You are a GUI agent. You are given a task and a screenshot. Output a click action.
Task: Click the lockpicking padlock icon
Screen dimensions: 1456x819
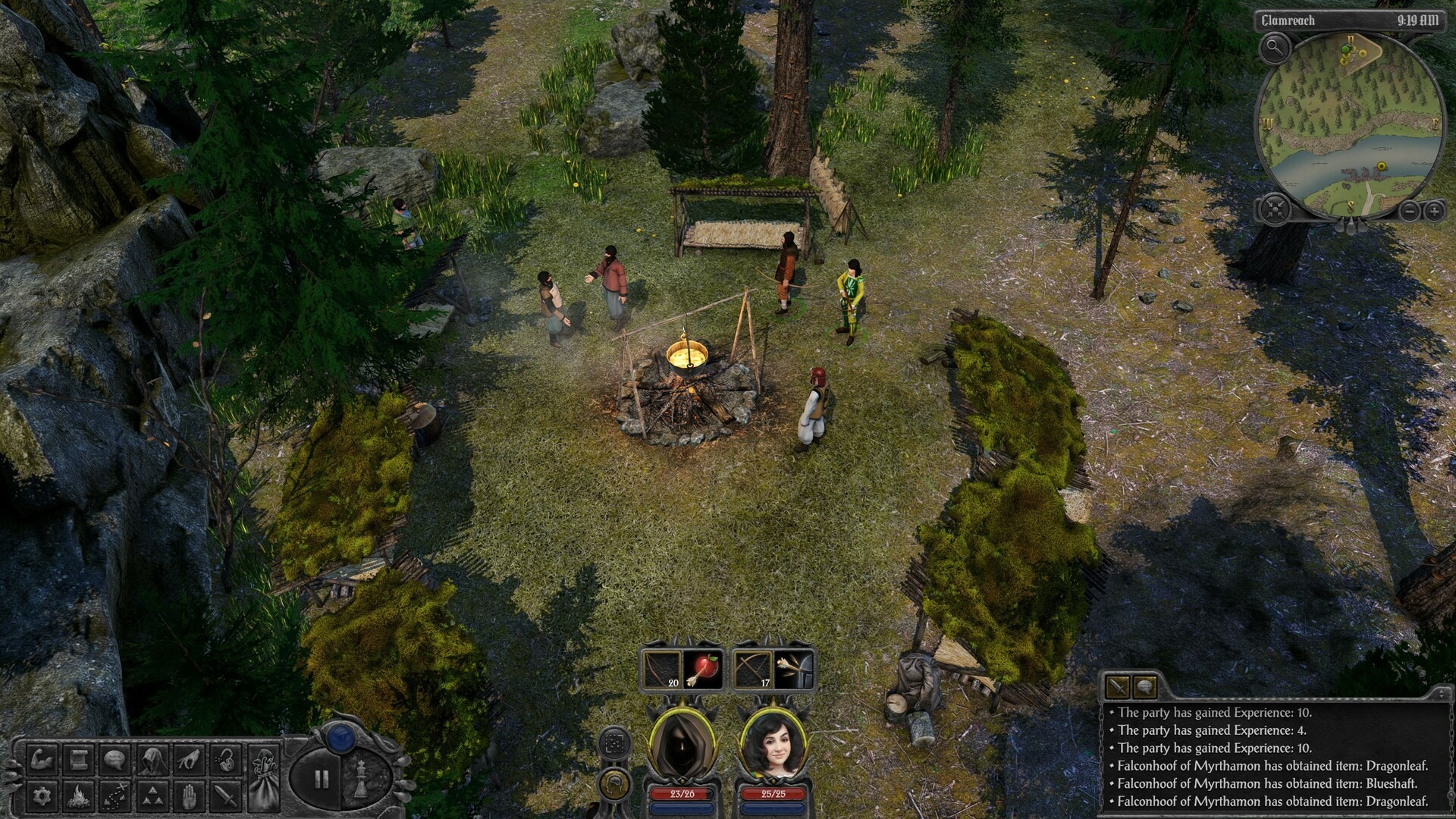[x=224, y=760]
